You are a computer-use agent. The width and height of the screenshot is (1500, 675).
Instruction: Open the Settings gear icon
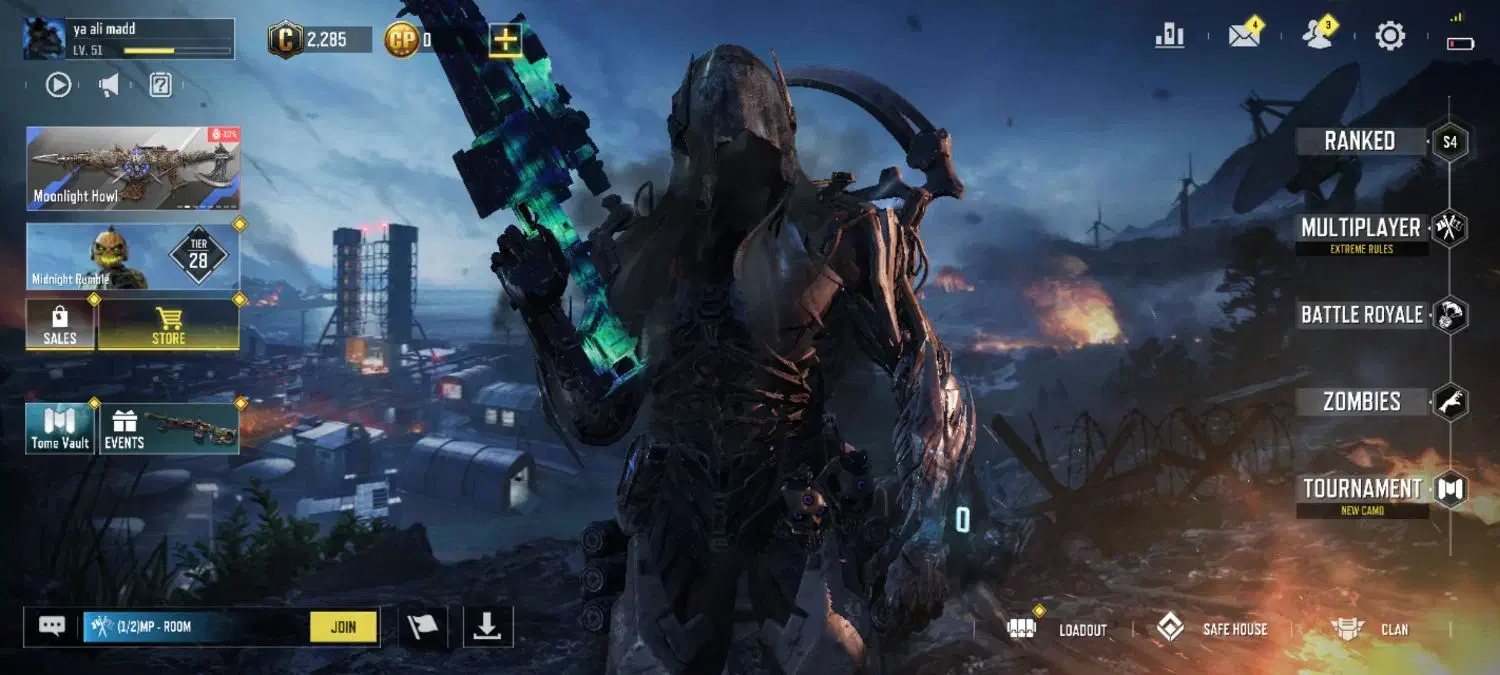click(1390, 37)
